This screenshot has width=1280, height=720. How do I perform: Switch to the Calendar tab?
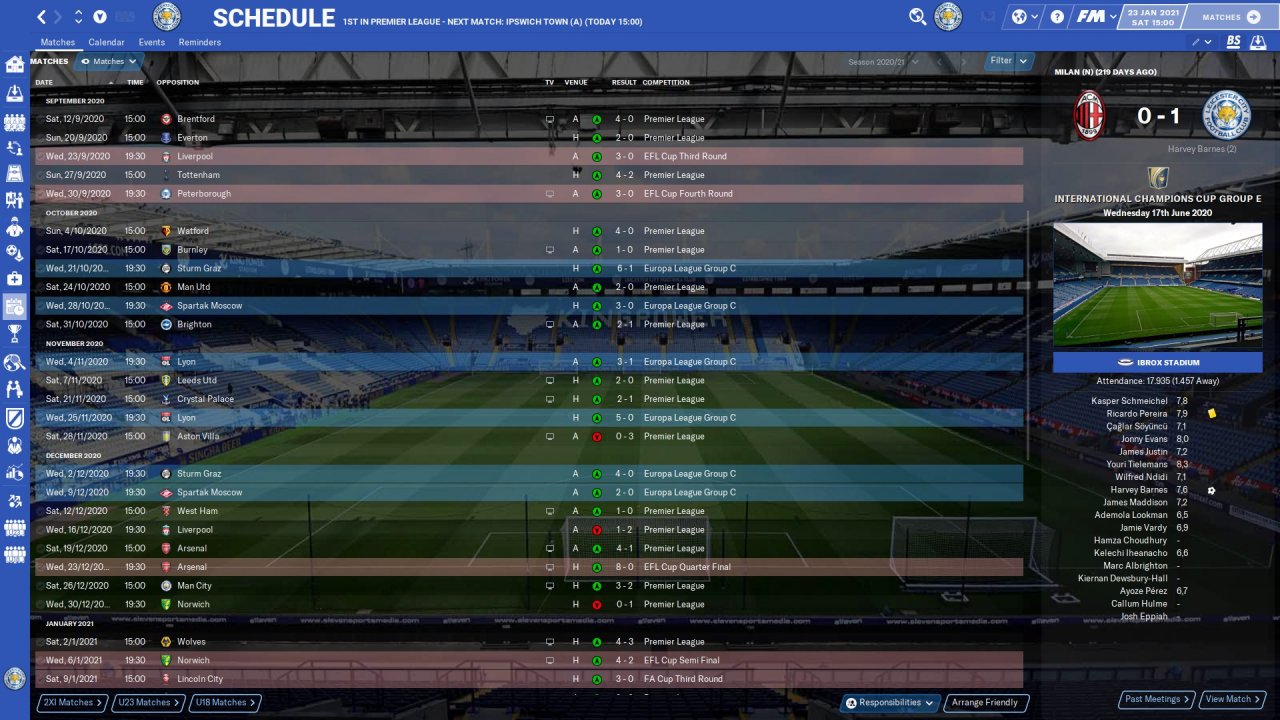click(x=106, y=42)
